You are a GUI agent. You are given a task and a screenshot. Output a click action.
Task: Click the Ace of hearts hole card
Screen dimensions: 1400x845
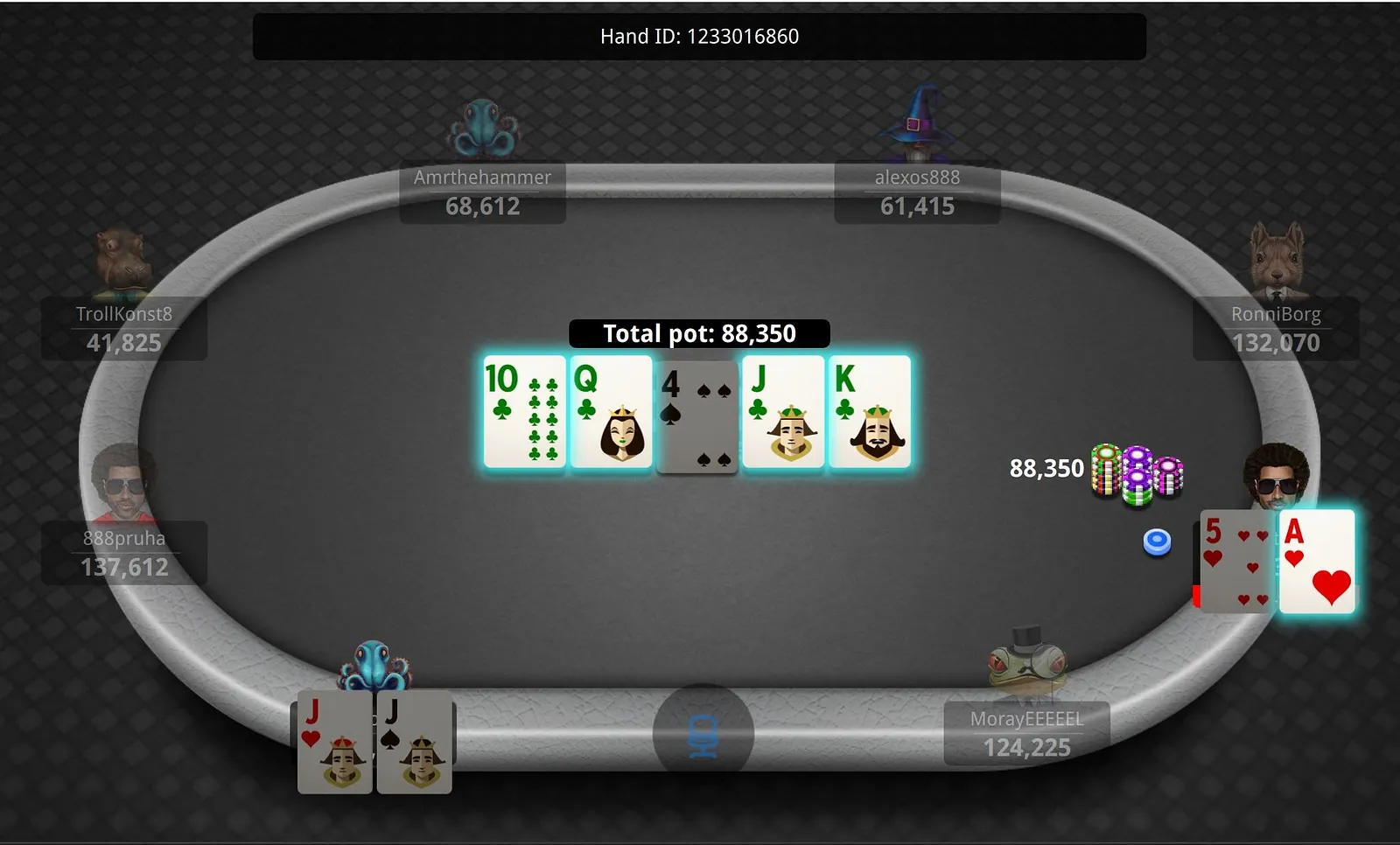pos(1317,562)
